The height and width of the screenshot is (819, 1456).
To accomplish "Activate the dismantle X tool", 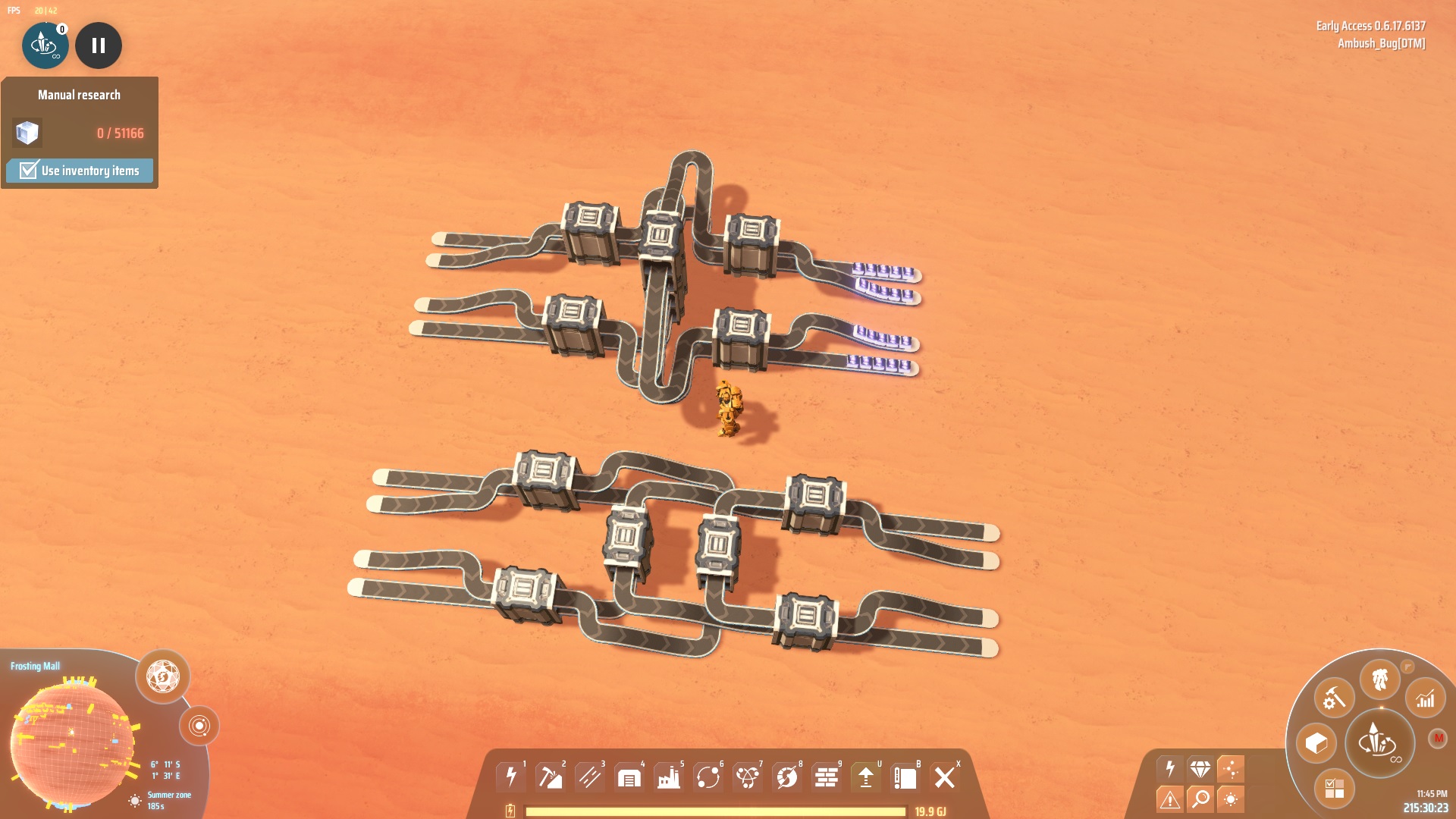I will coord(945,777).
